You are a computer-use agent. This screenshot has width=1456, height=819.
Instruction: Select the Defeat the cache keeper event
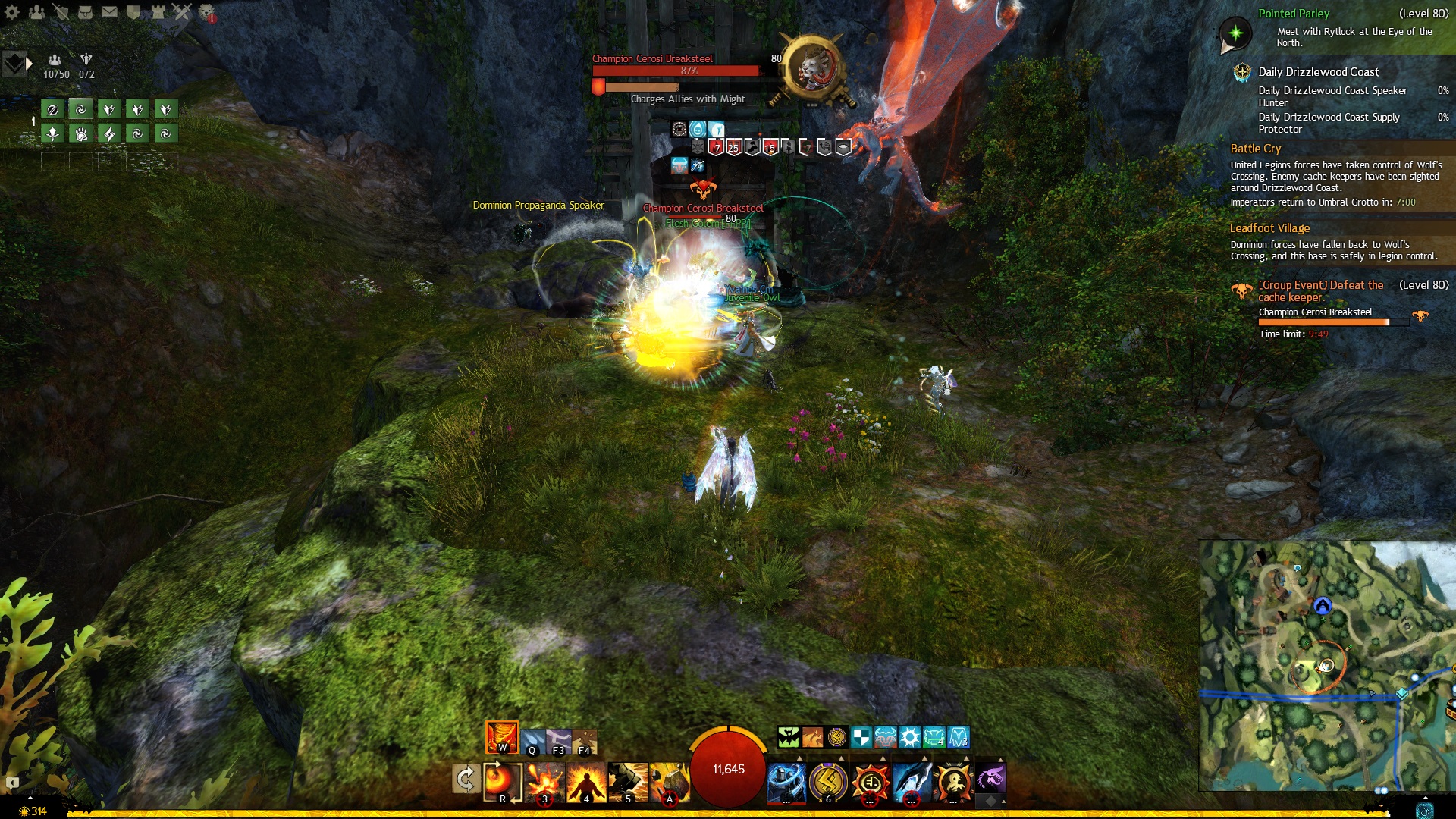coord(1320,291)
